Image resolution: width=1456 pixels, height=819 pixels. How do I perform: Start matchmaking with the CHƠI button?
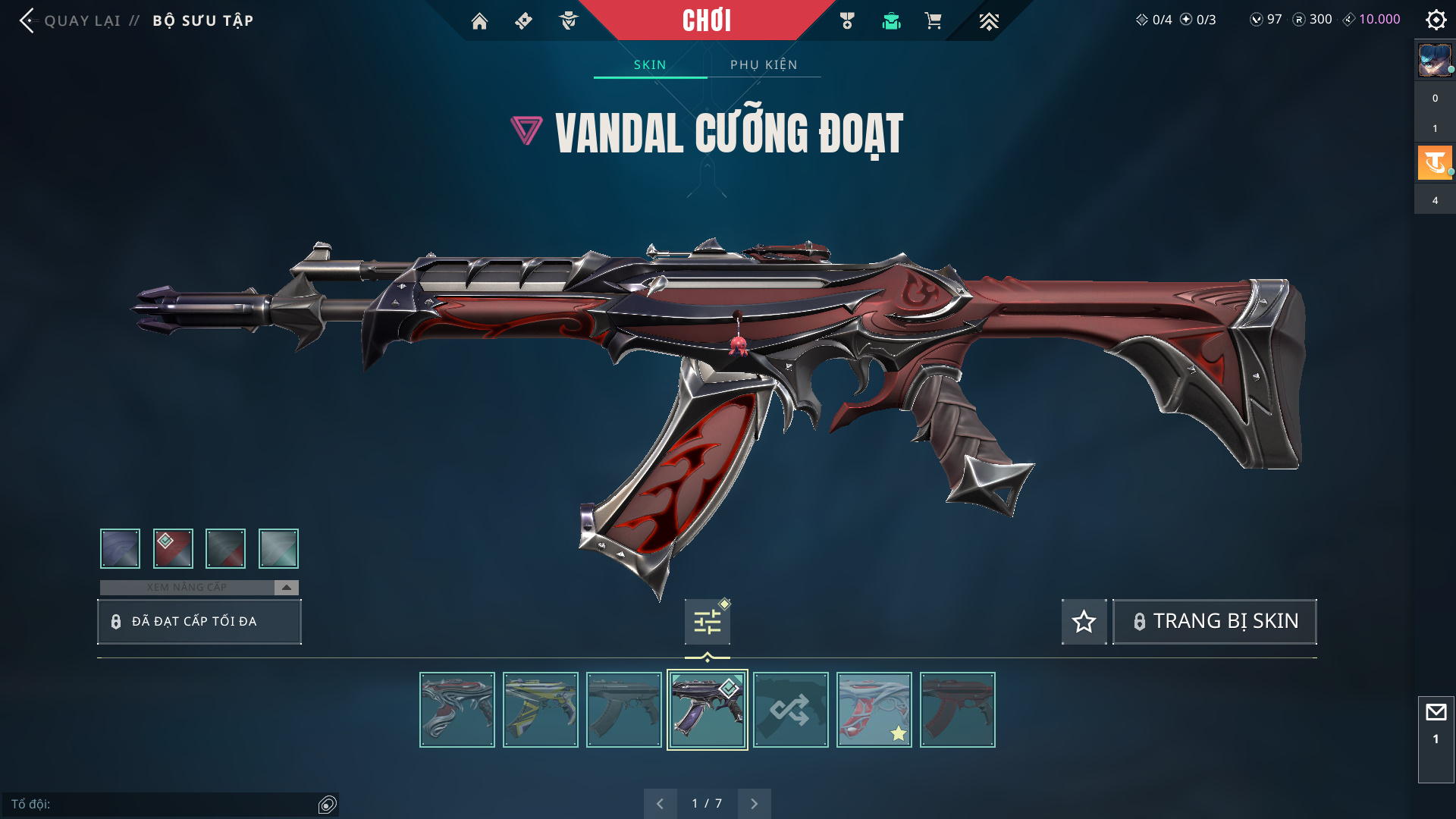(x=707, y=20)
